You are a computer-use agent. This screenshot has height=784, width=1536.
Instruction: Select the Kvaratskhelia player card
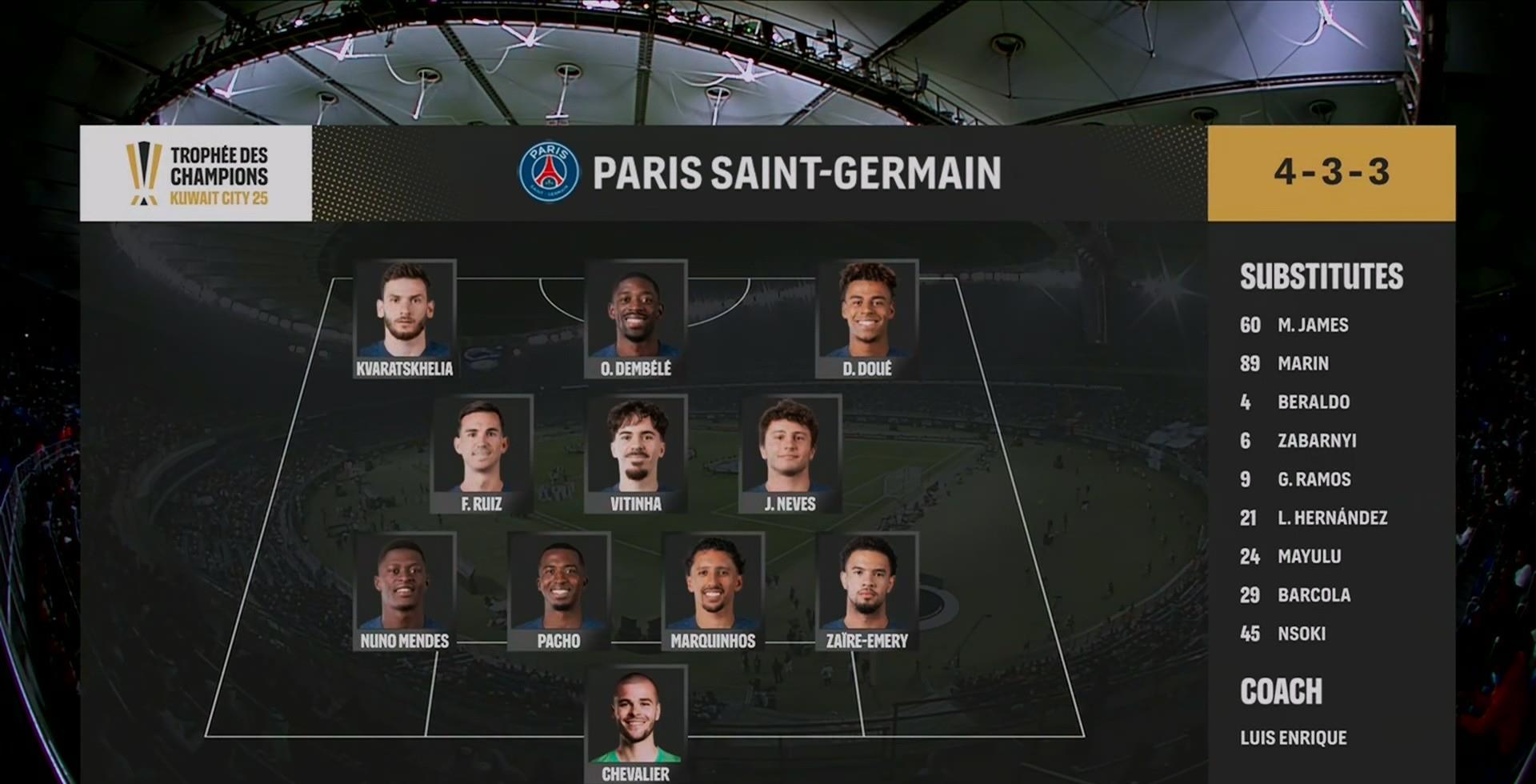coord(405,318)
